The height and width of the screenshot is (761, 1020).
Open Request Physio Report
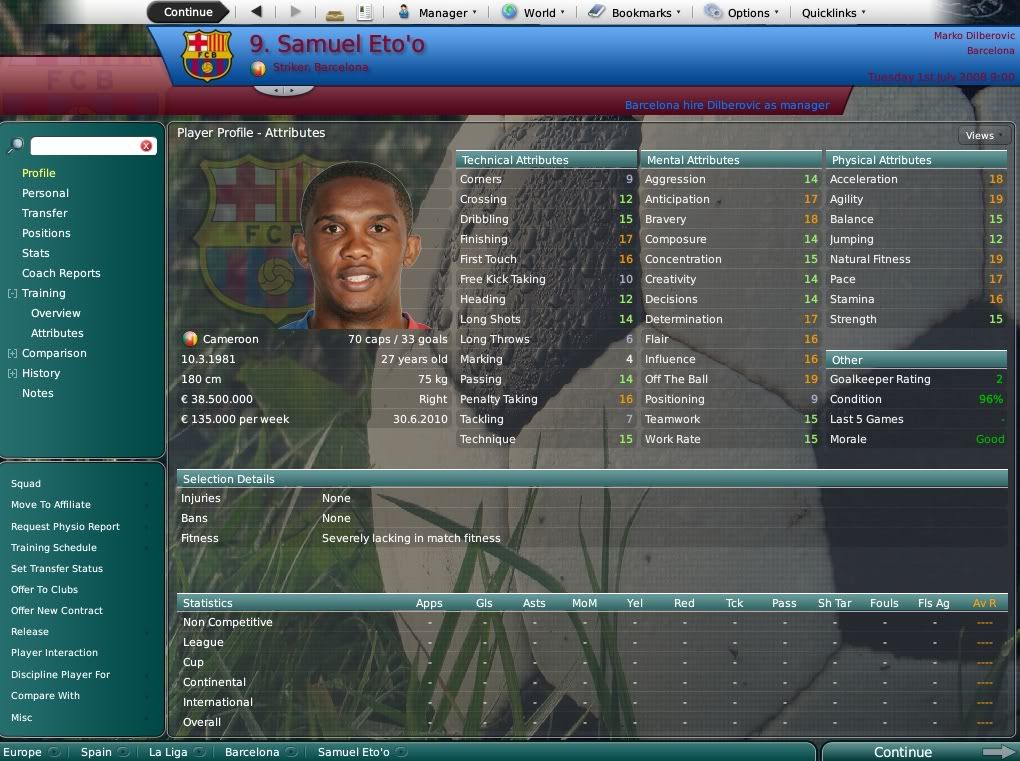[65, 526]
